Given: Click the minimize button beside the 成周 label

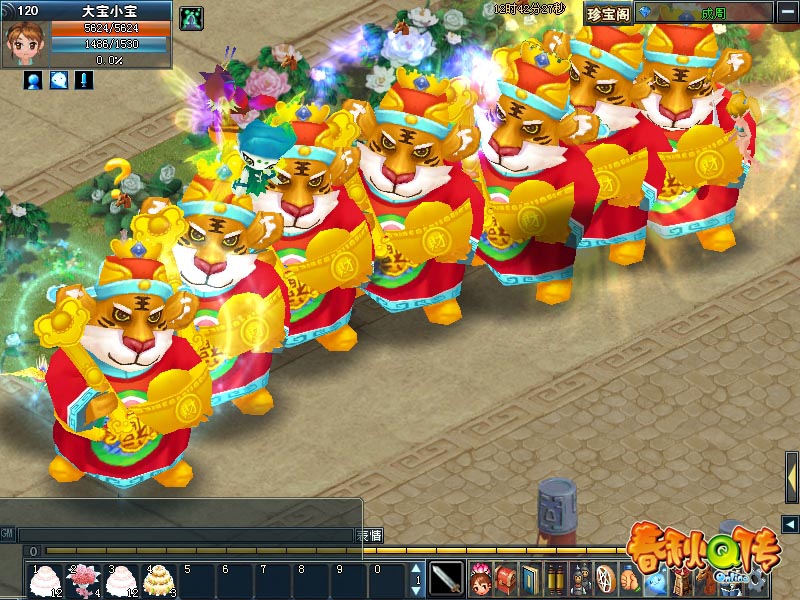Looking at the screenshot, I should [x=785, y=13].
